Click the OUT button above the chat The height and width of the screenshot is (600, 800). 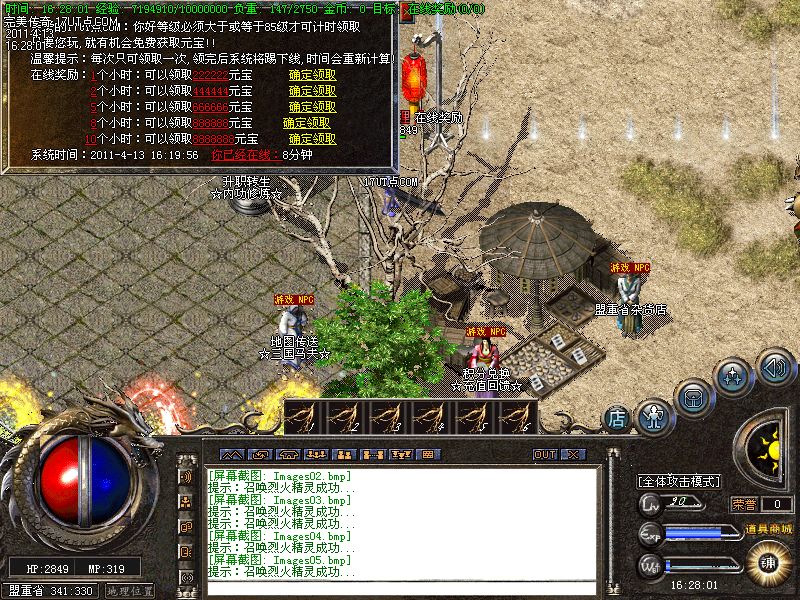click(x=544, y=454)
